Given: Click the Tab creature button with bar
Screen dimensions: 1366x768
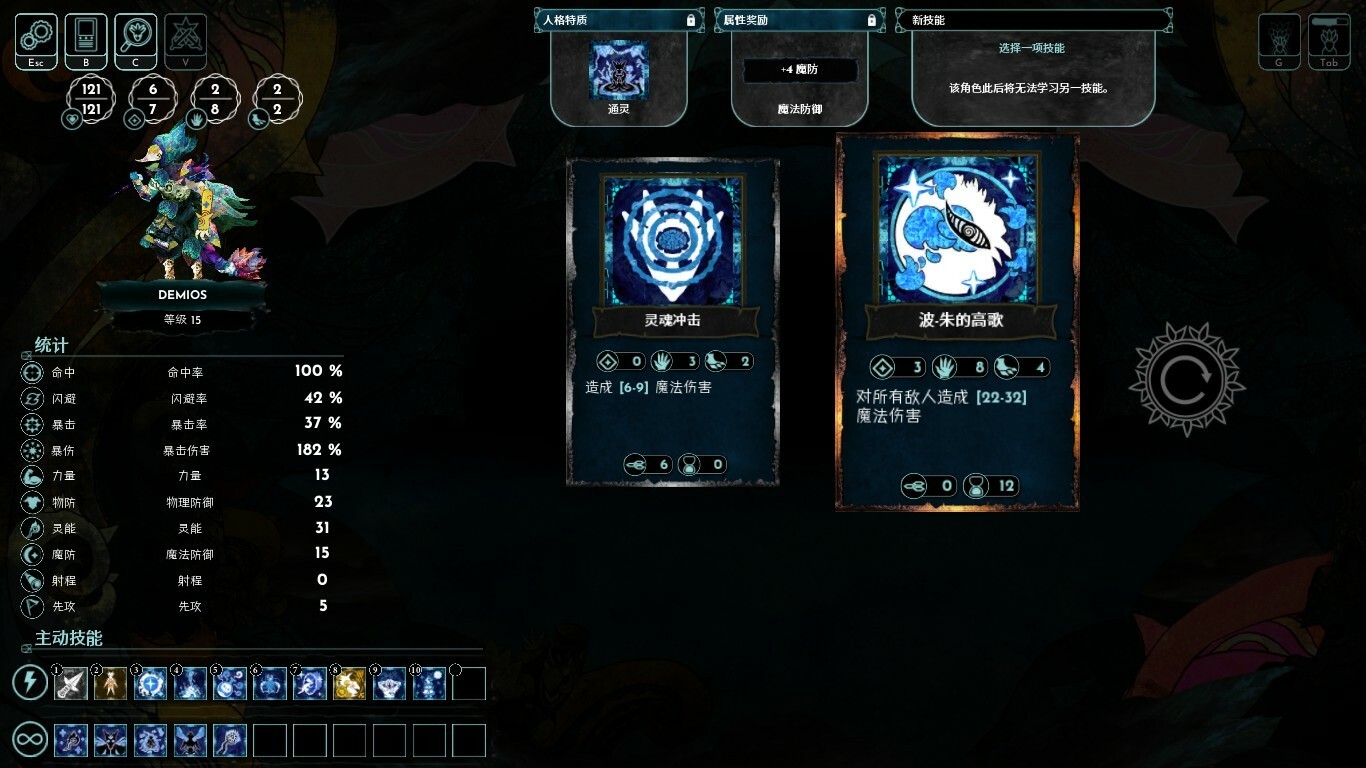Looking at the screenshot, I should tap(1329, 42).
